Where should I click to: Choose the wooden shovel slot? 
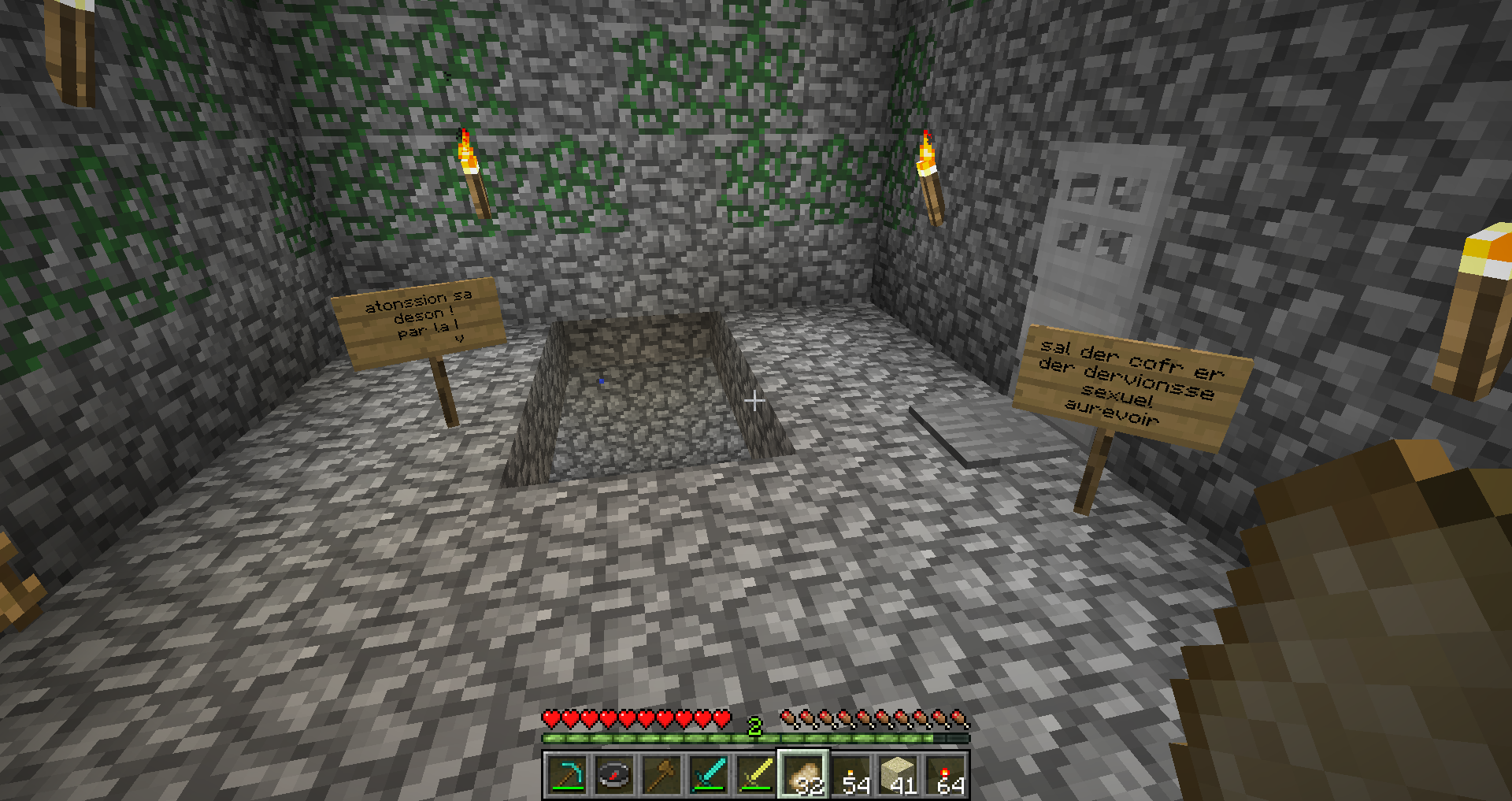[x=661, y=775]
